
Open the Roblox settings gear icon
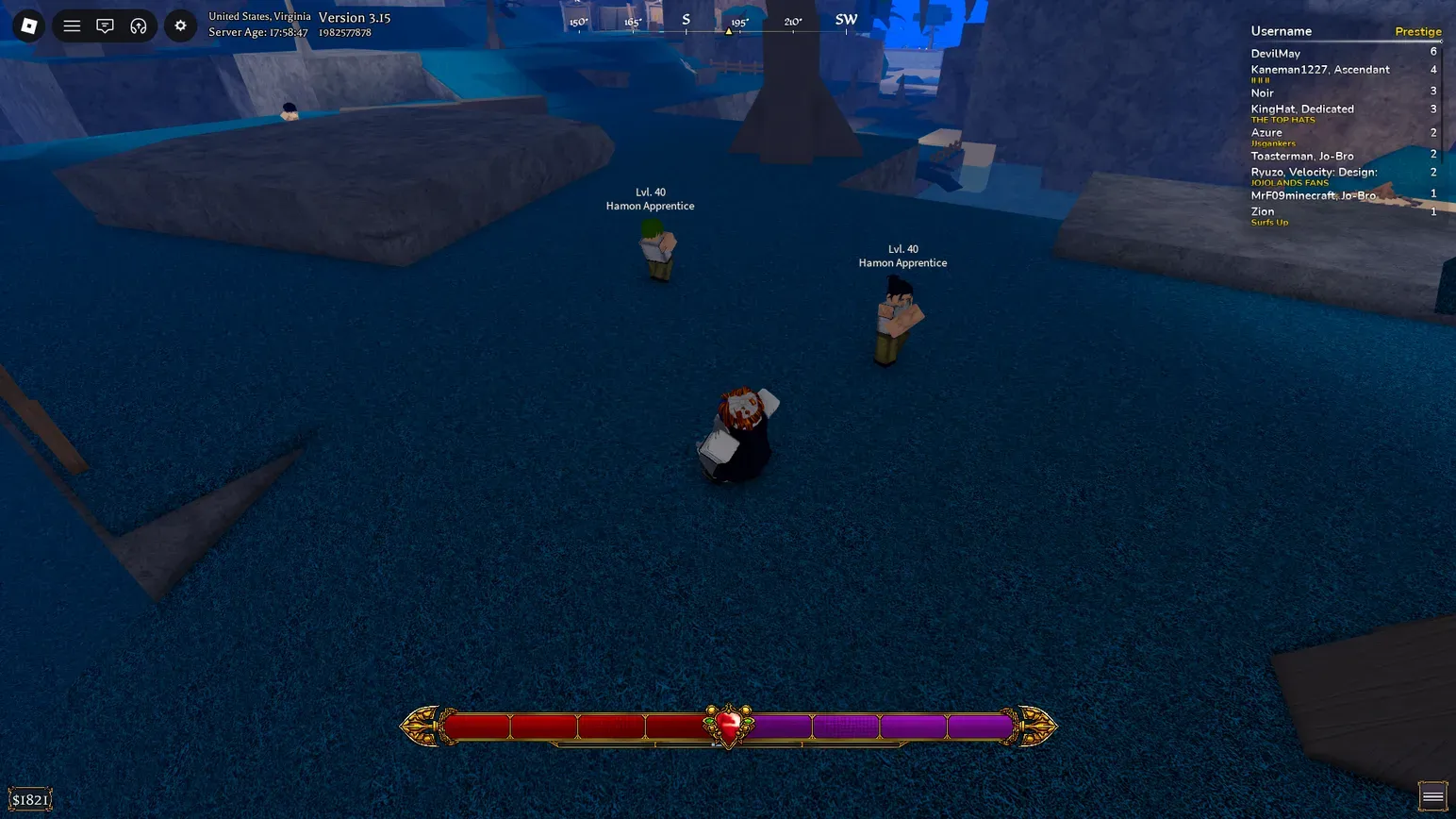[x=180, y=25]
